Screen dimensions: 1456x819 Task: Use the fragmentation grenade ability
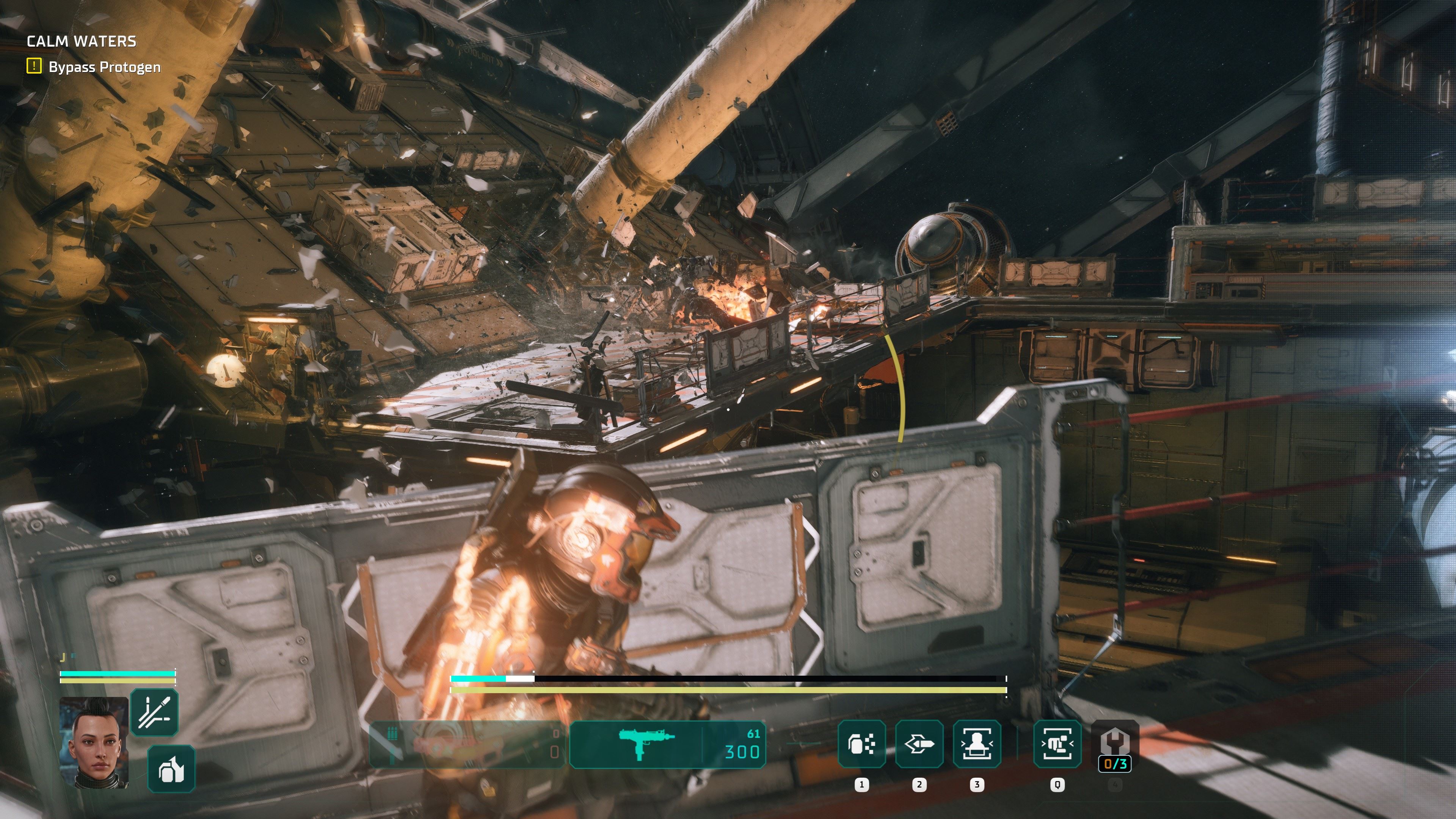[861, 744]
